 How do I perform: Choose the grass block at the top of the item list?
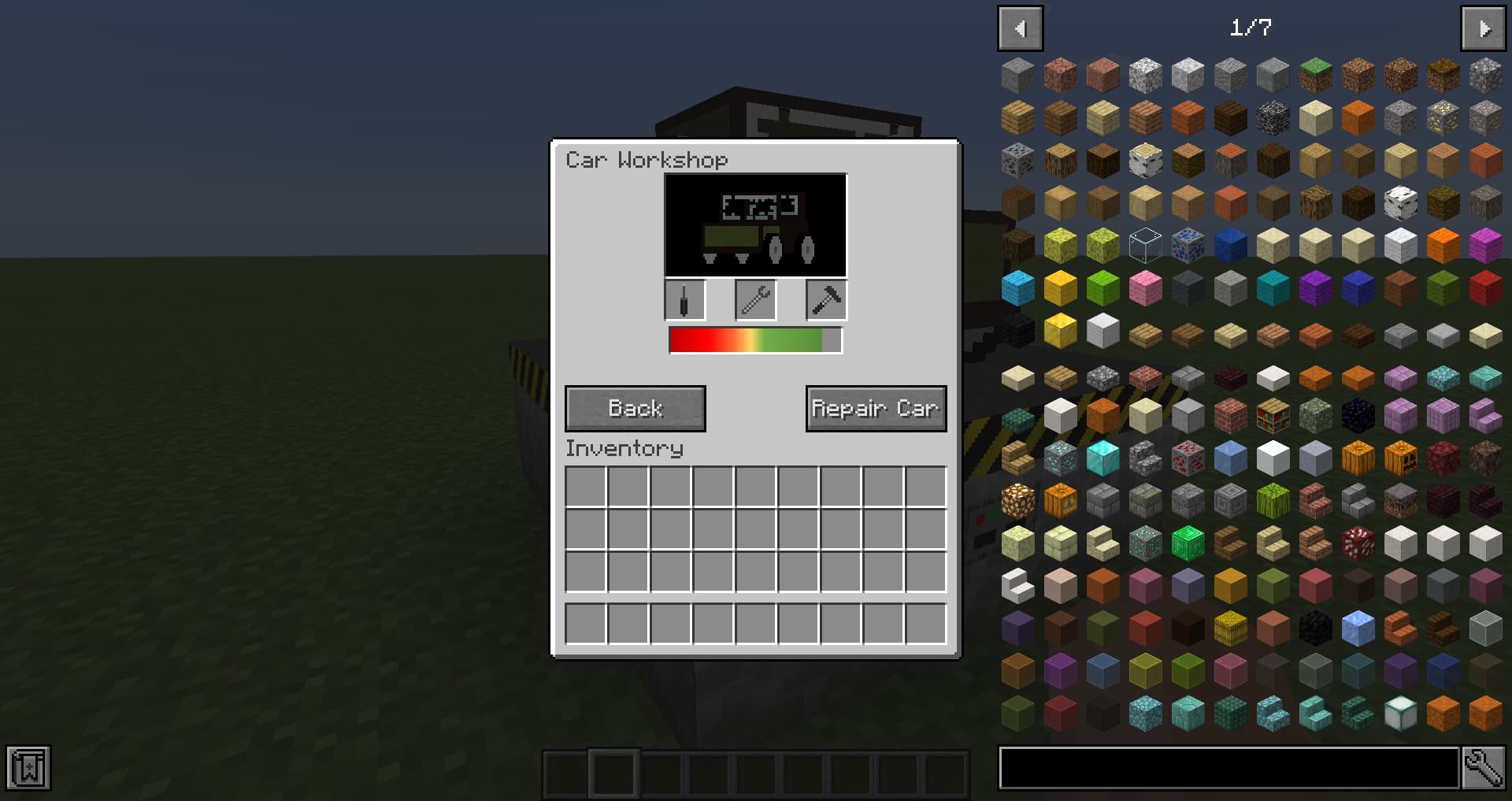click(1316, 74)
